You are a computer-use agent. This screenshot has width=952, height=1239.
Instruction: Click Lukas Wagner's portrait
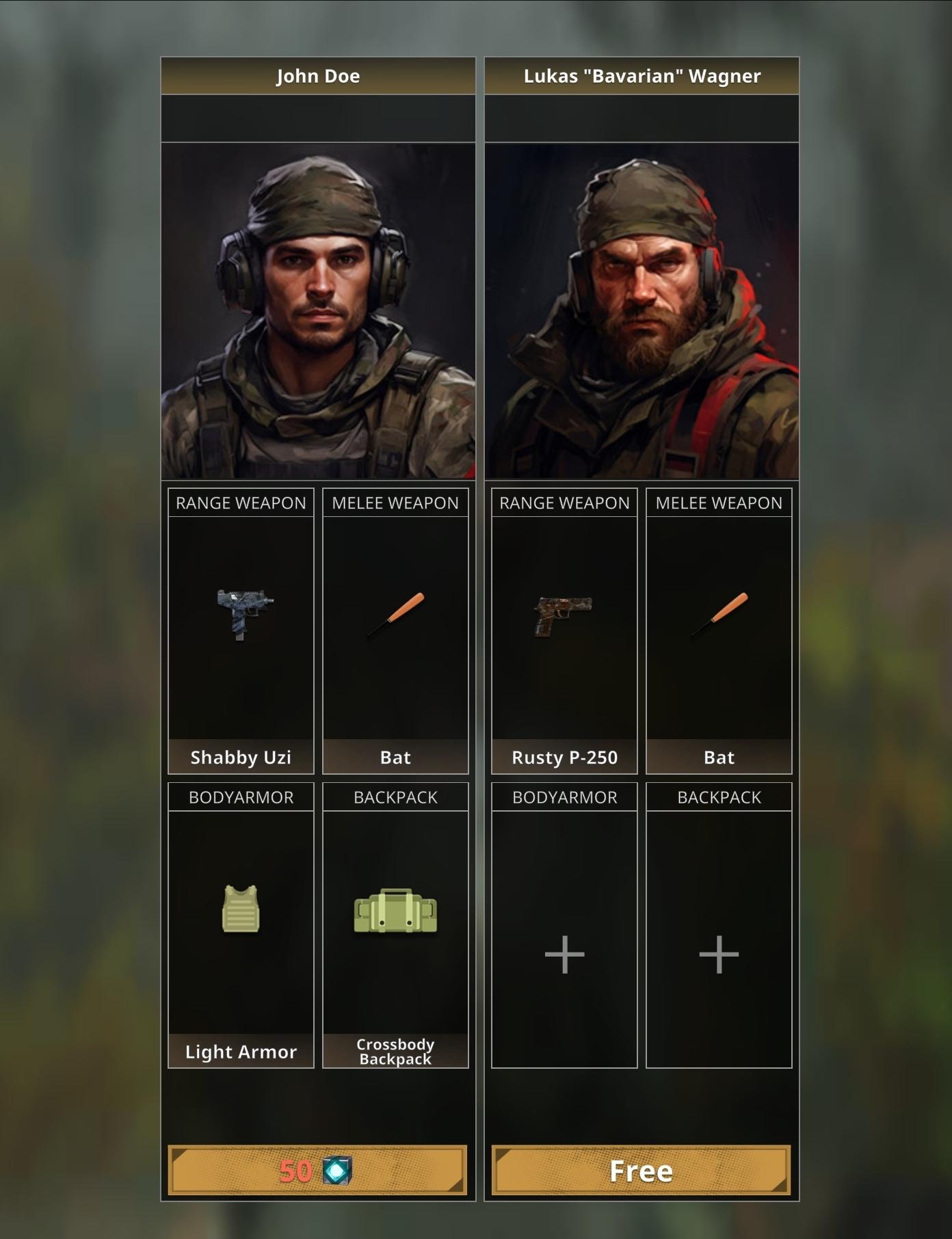(x=642, y=308)
